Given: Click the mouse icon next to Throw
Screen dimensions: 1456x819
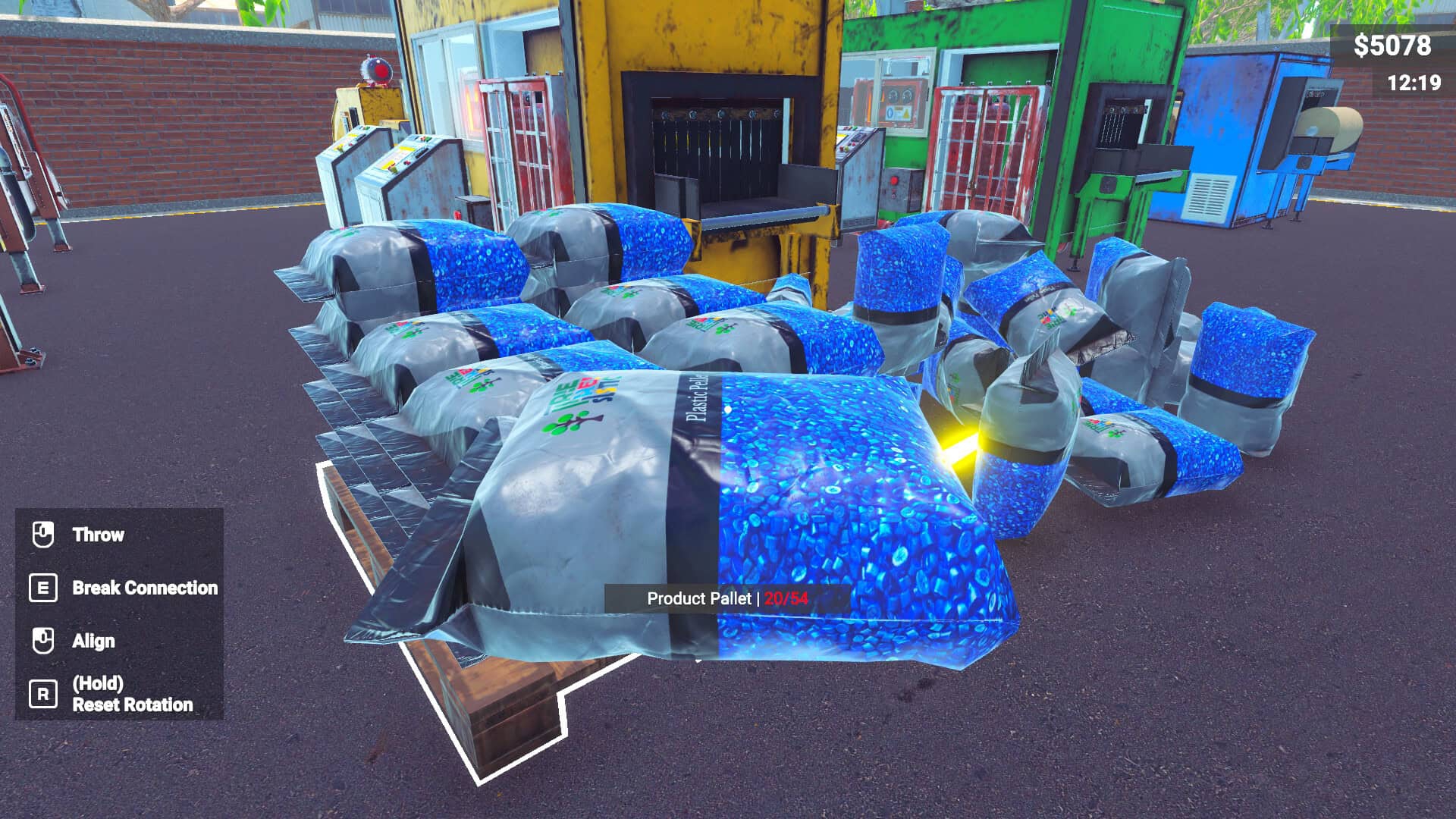Looking at the screenshot, I should point(43,534).
